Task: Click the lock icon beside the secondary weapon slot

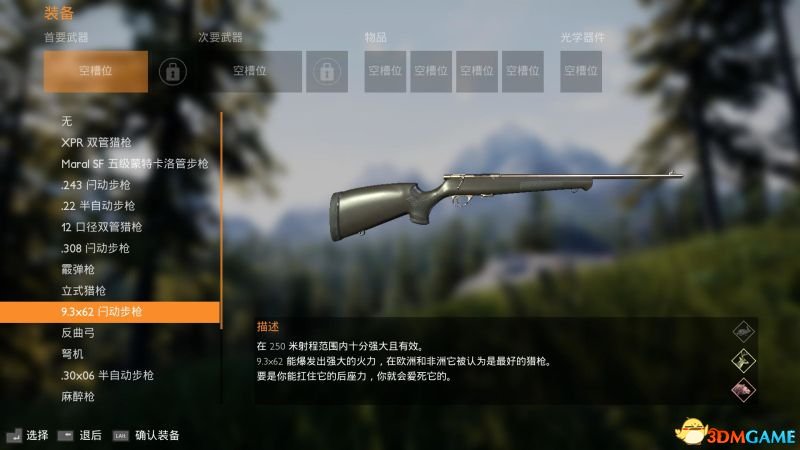Action: (x=325, y=72)
